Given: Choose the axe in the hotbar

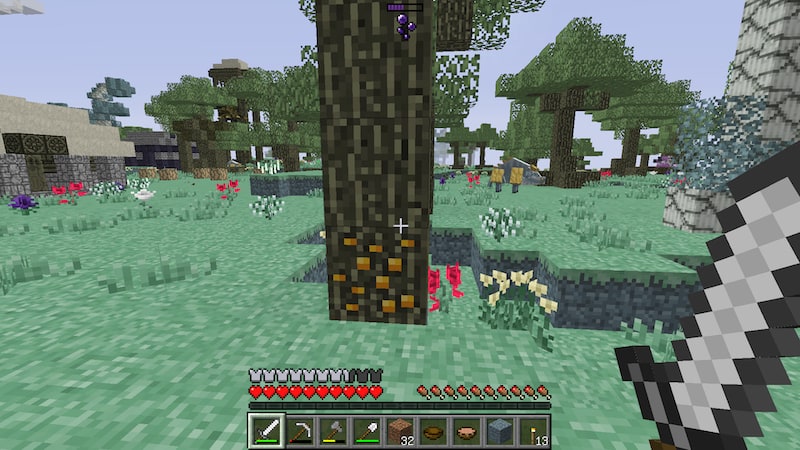Looking at the screenshot, I should tap(332, 431).
